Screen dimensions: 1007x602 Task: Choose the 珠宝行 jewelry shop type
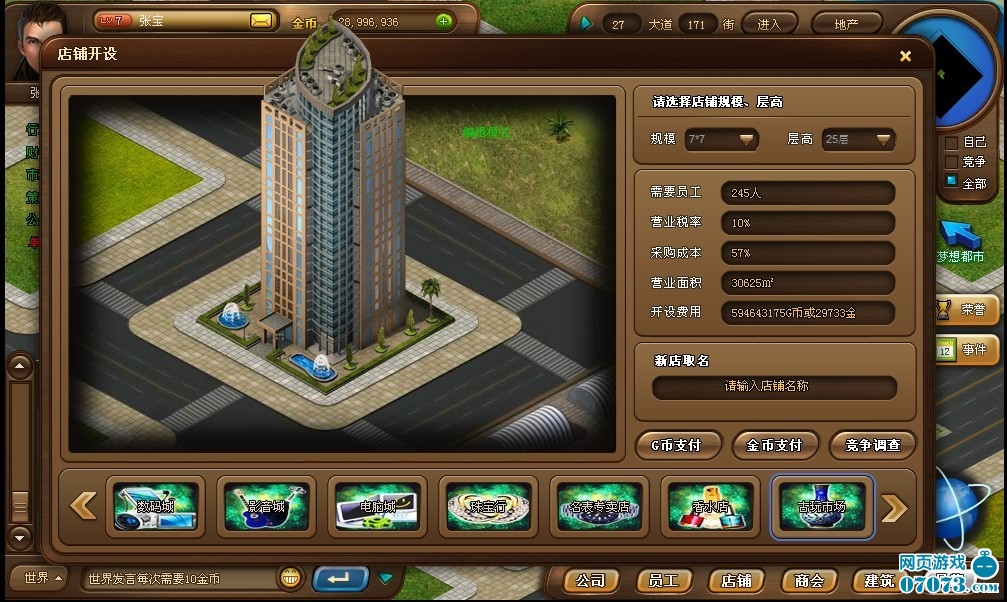pyautogui.click(x=488, y=506)
